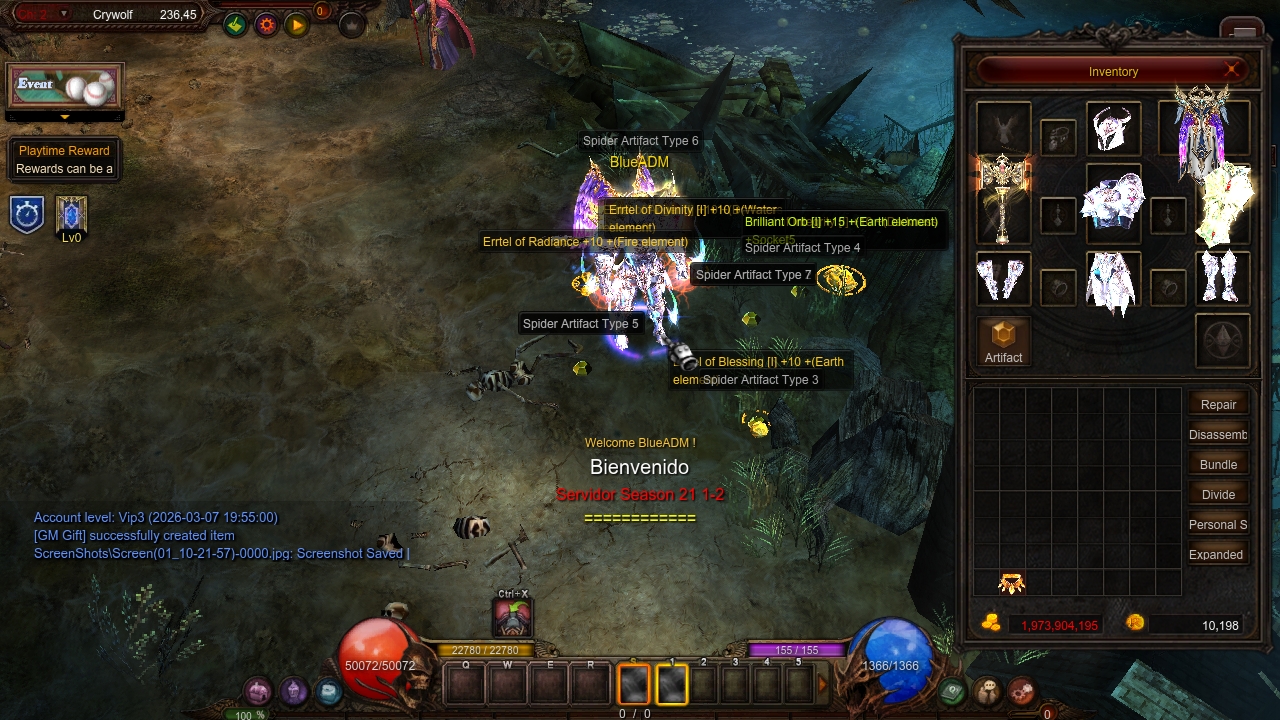
Task: Close the Inventory window
Action: click(x=1232, y=70)
